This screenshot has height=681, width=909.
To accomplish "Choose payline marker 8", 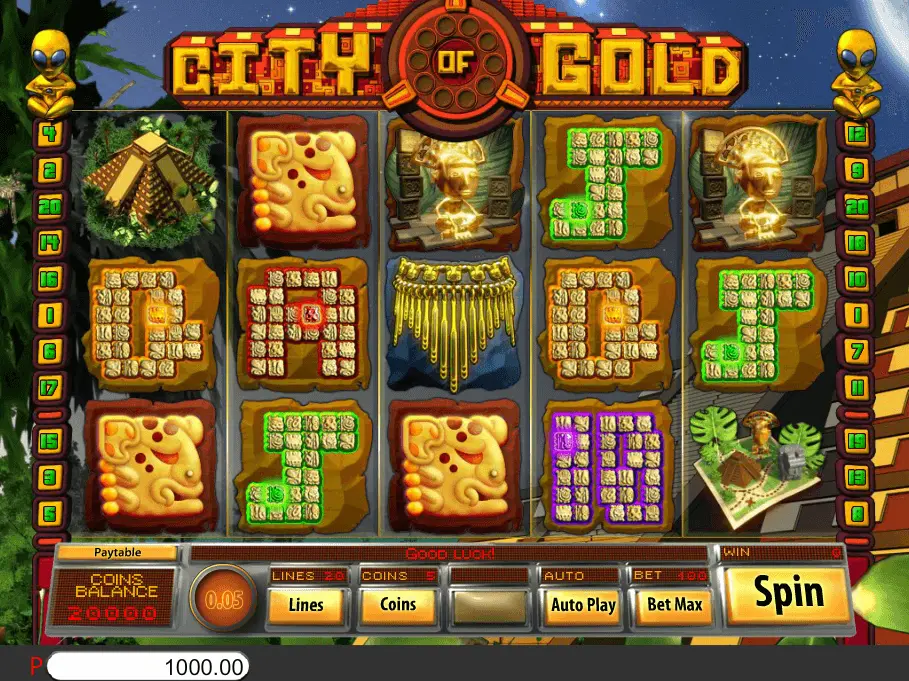I will pos(856,514).
